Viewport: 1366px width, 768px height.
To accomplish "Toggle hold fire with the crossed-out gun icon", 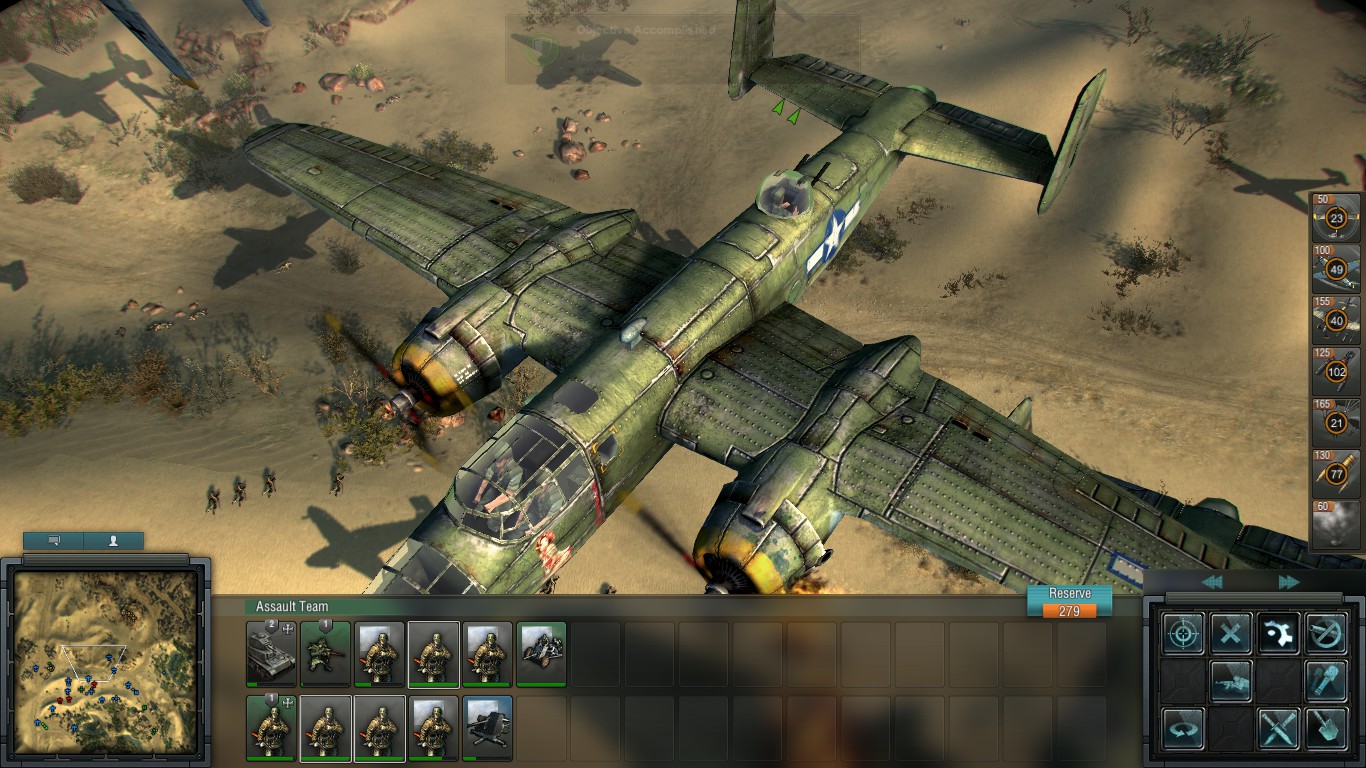I will [x=1325, y=634].
